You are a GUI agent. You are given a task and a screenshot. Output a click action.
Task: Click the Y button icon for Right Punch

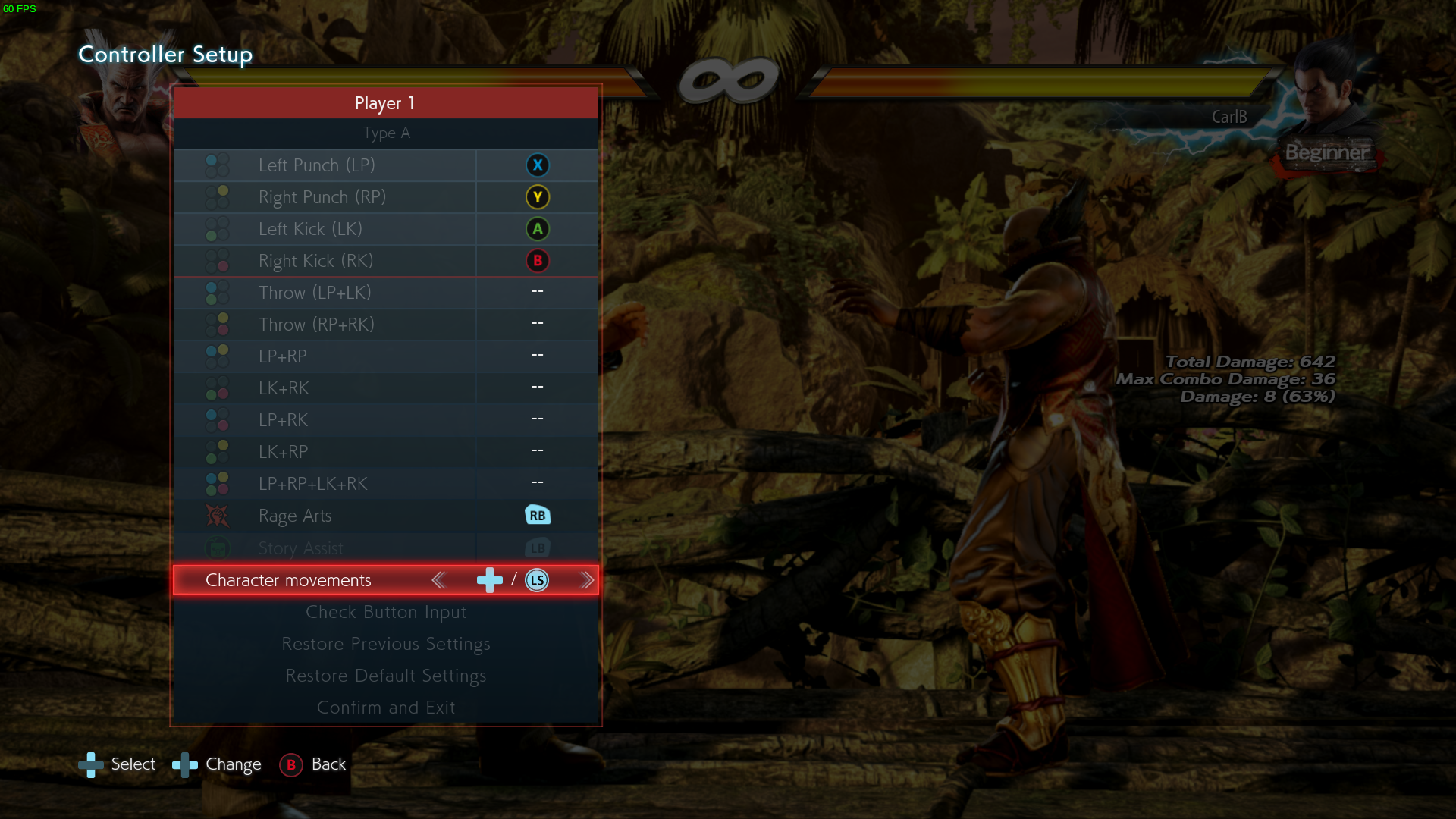(x=538, y=196)
